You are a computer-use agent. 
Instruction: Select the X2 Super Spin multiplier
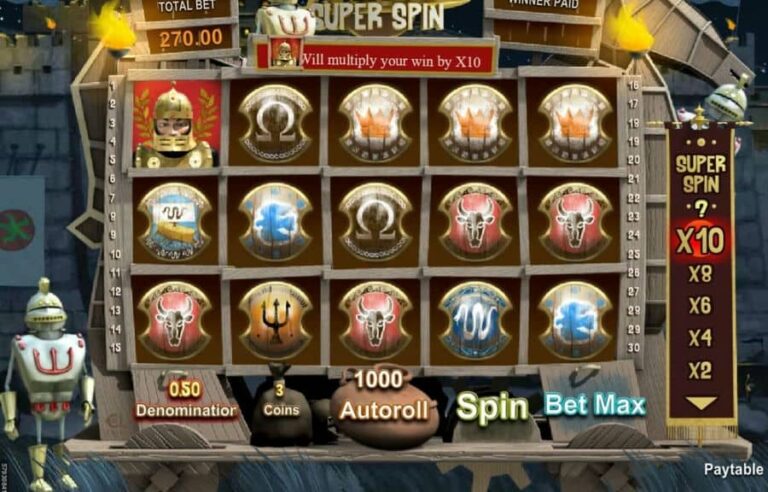click(700, 370)
